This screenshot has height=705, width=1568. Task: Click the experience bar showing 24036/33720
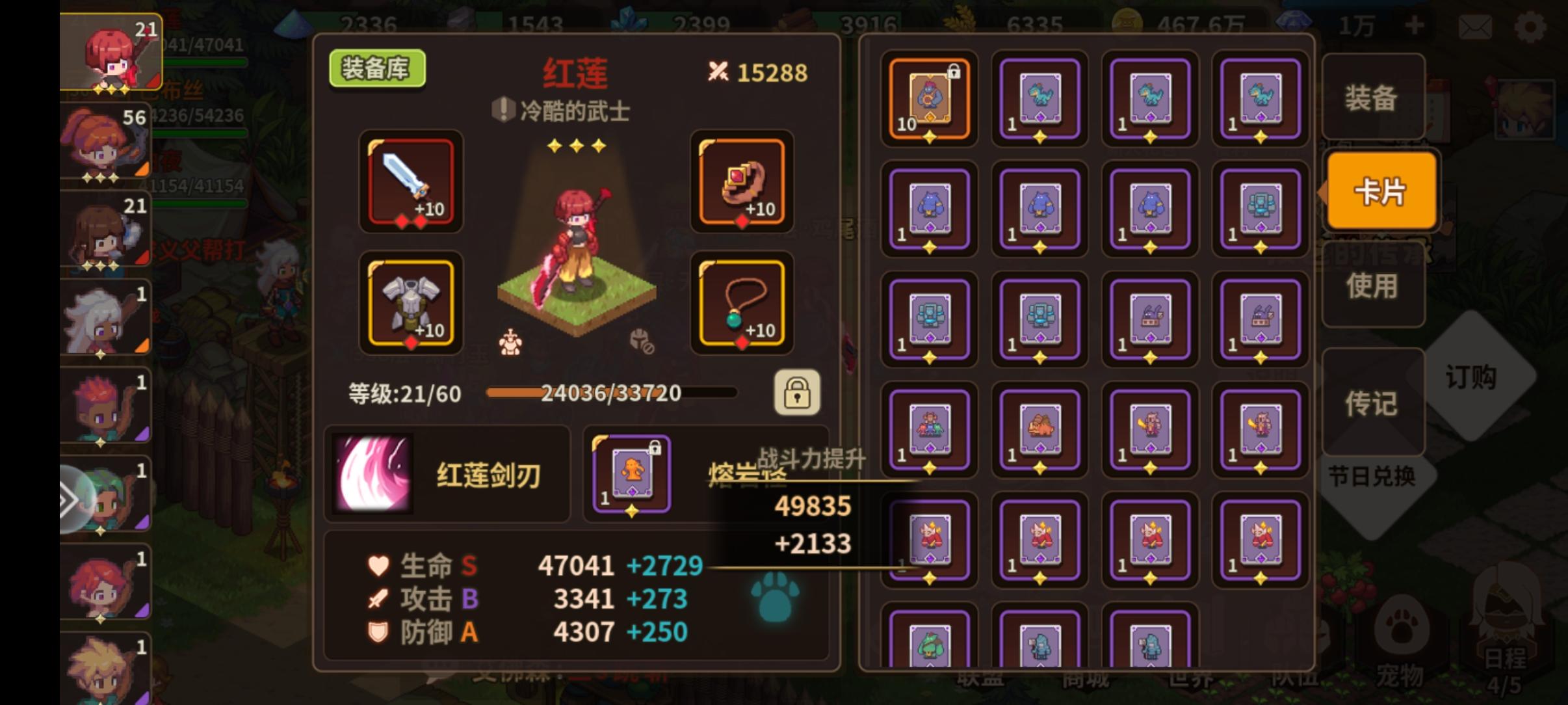pos(610,393)
